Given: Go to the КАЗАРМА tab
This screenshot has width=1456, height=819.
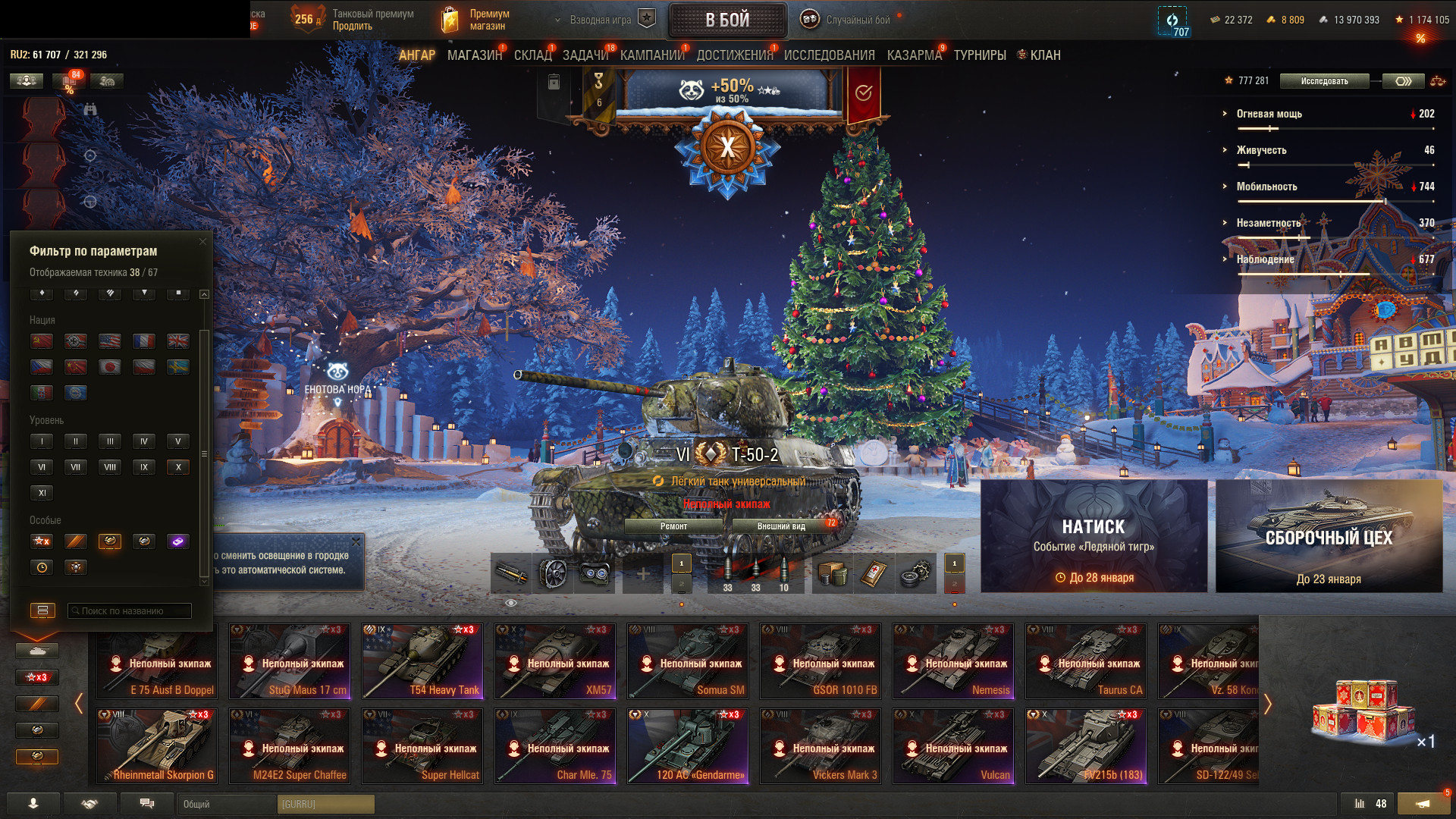Looking at the screenshot, I should (914, 55).
